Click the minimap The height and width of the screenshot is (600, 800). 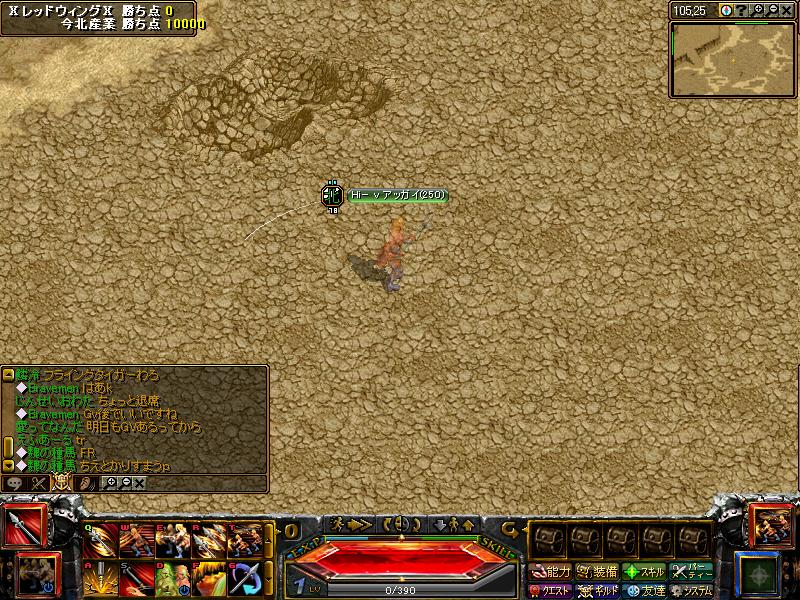click(x=732, y=58)
